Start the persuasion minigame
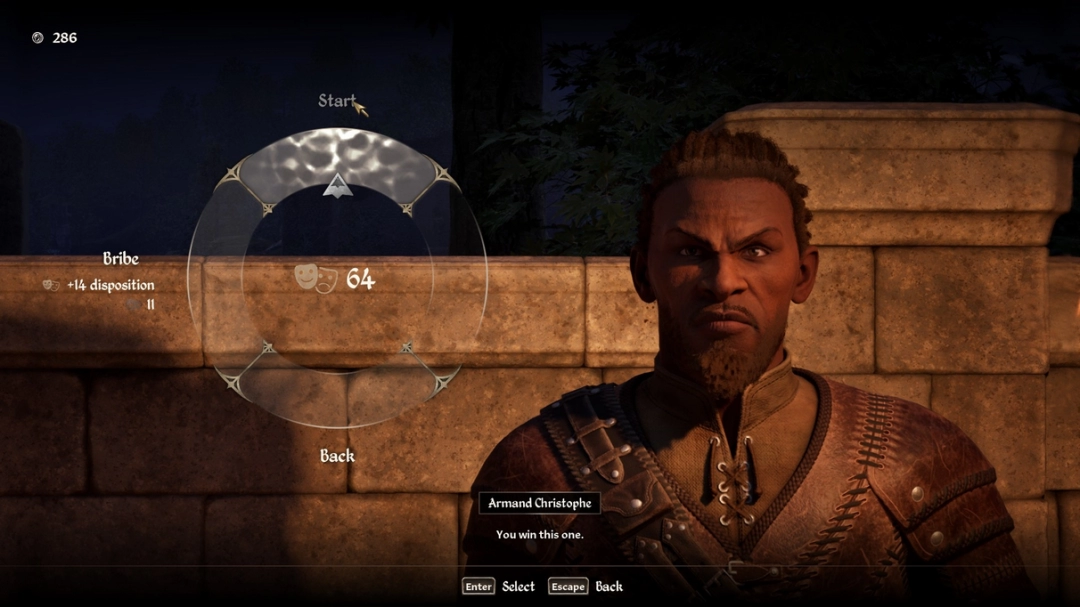 pos(337,100)
